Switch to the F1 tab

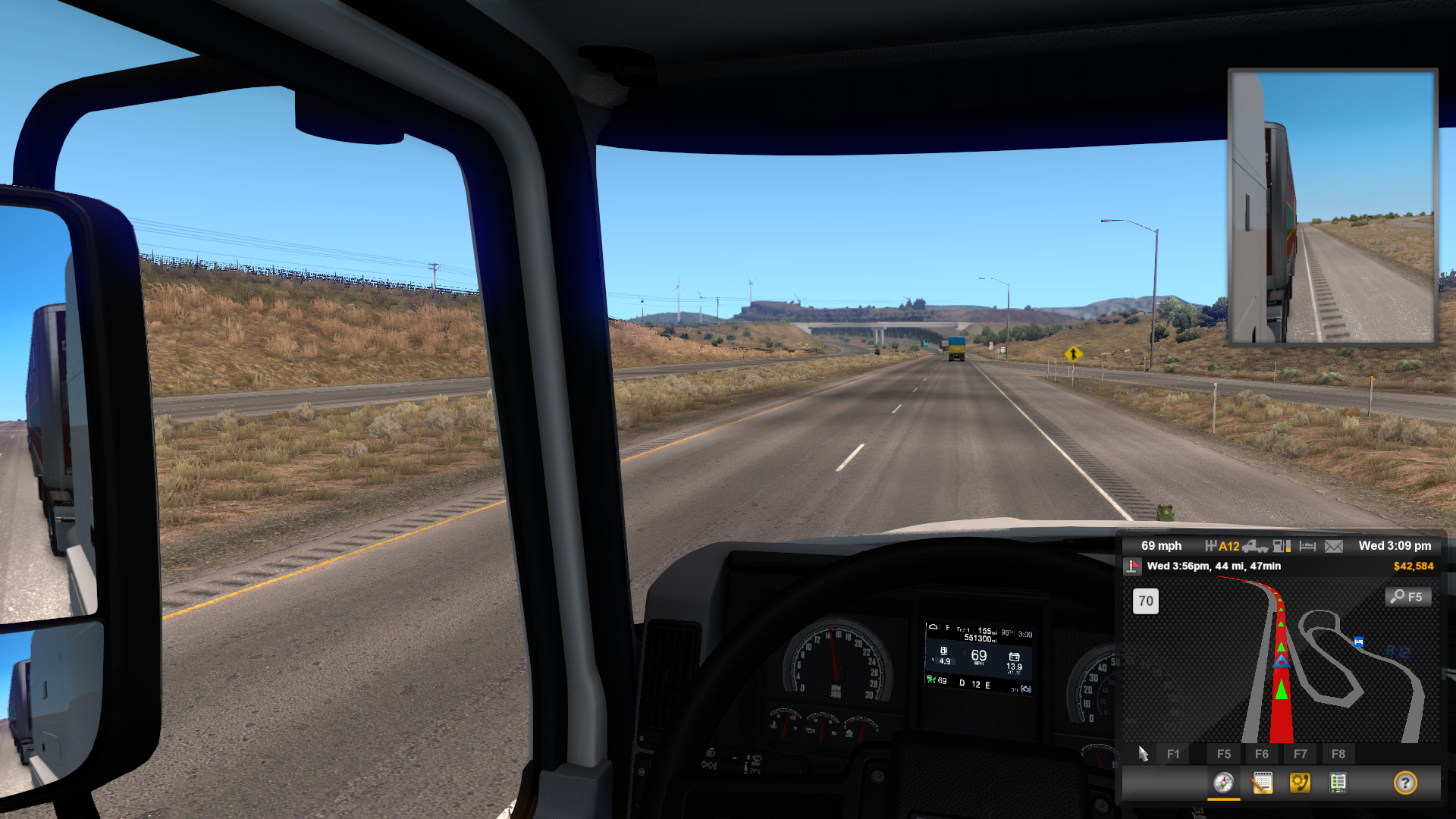(1173, 754)
